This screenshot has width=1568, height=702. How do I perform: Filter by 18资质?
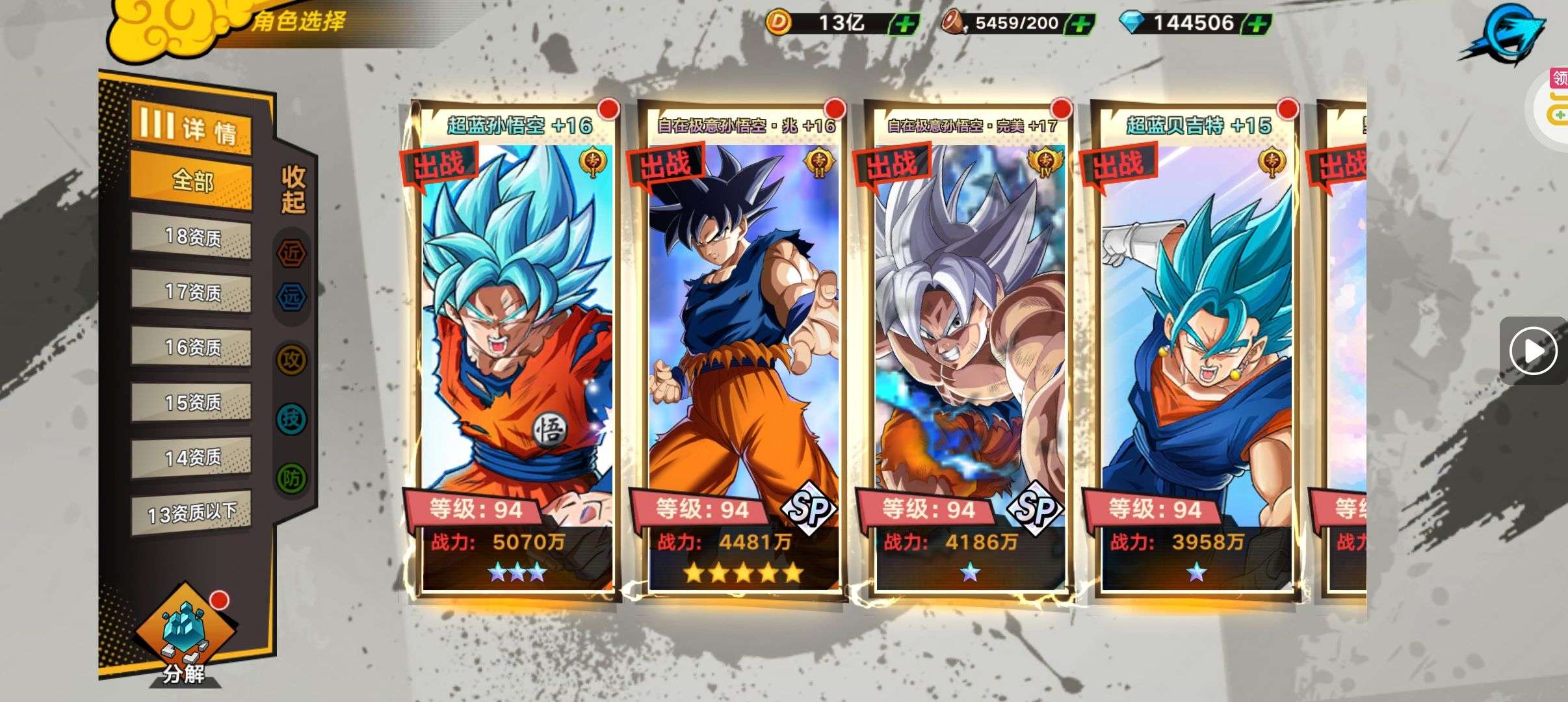192,237
